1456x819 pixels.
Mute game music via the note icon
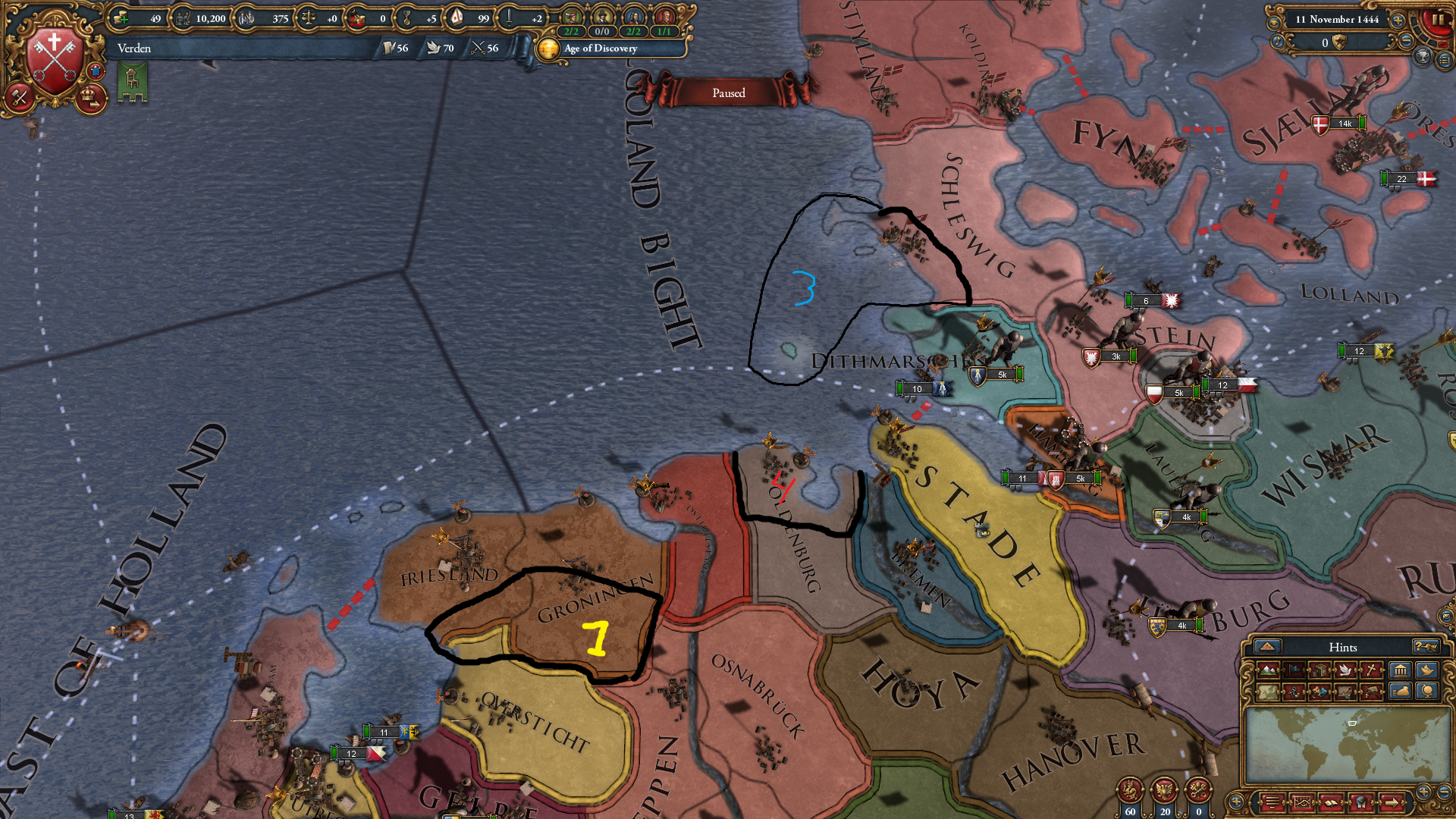1277,42
